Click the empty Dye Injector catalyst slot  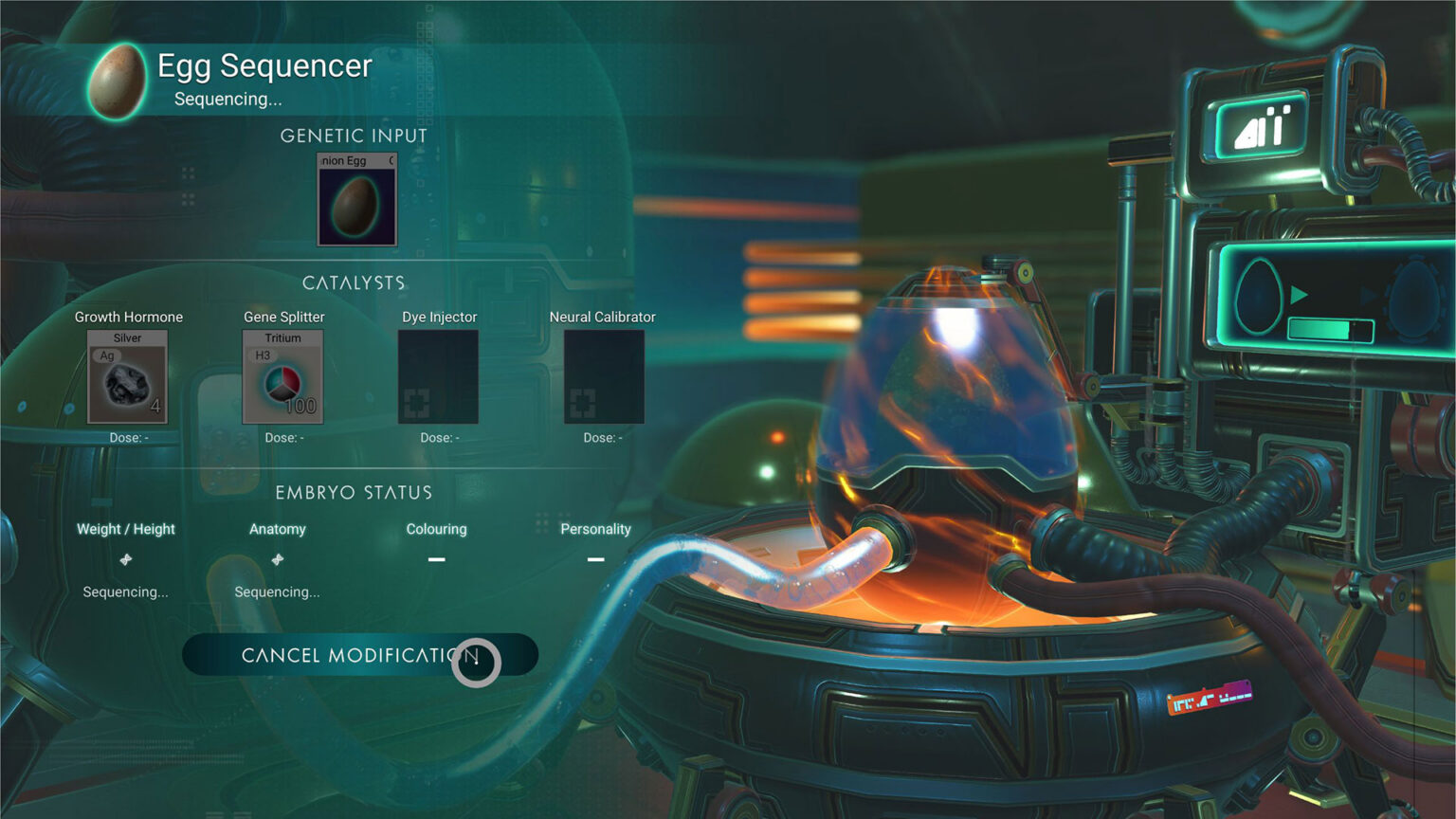(x=437, y=377)
